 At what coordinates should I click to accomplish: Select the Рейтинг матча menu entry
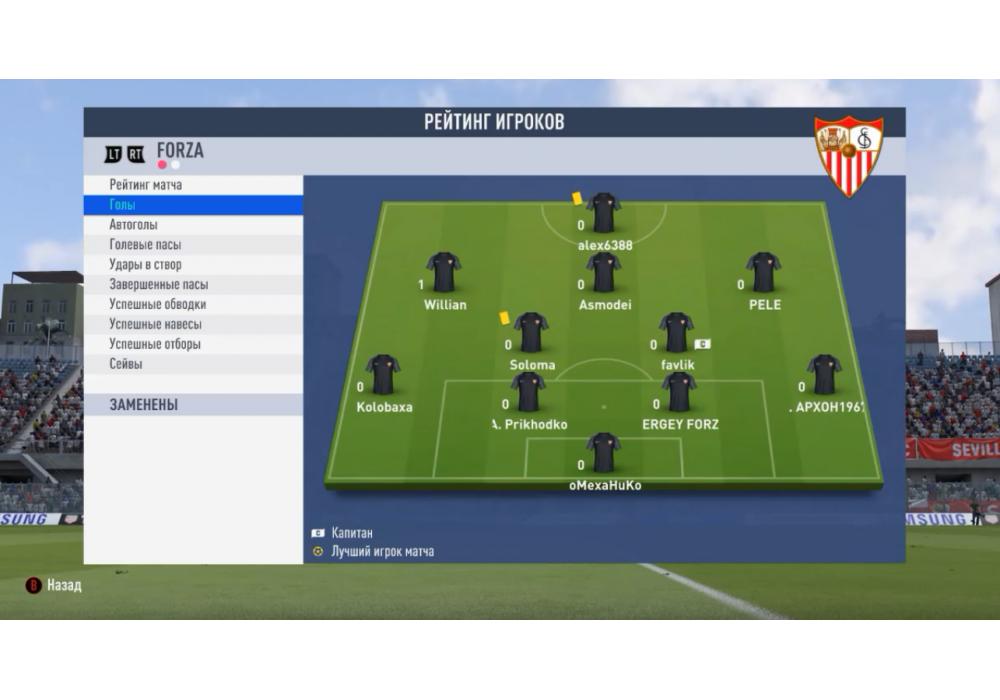(x=146, y=185)
